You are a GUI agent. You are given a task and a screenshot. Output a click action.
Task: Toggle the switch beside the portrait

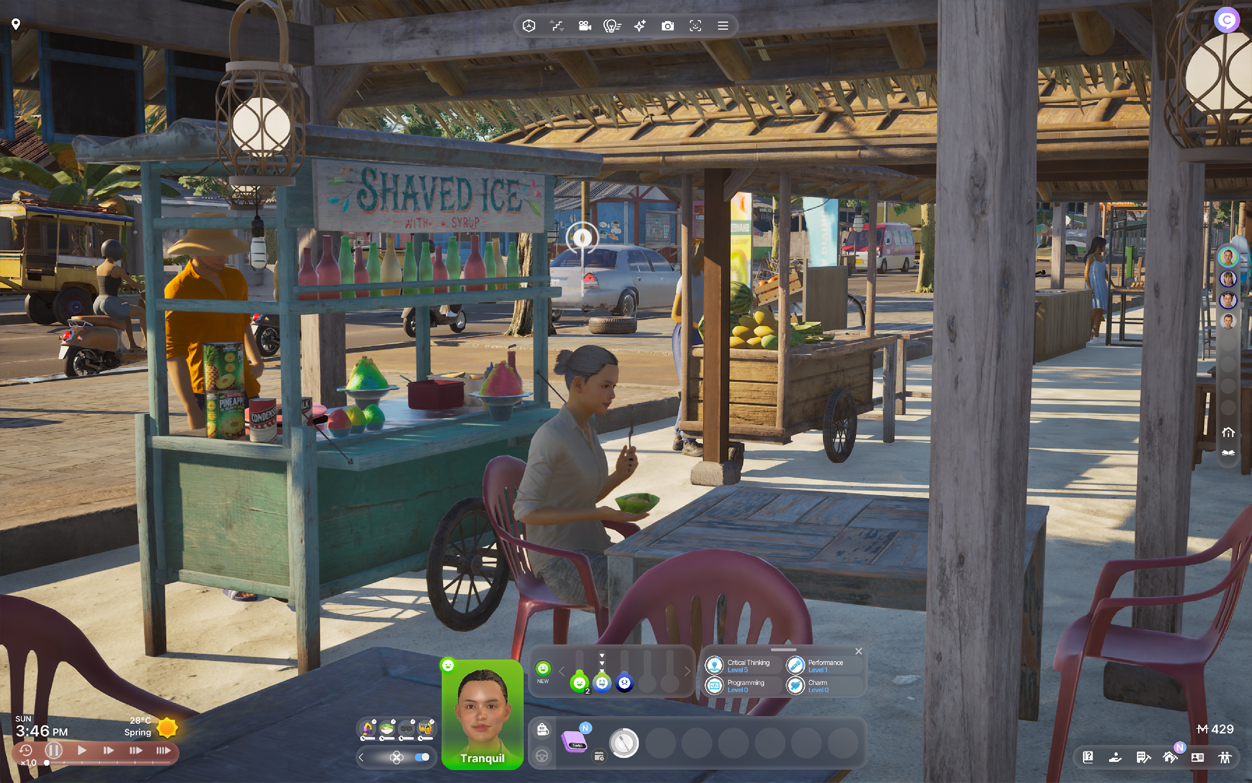(422, 757)
